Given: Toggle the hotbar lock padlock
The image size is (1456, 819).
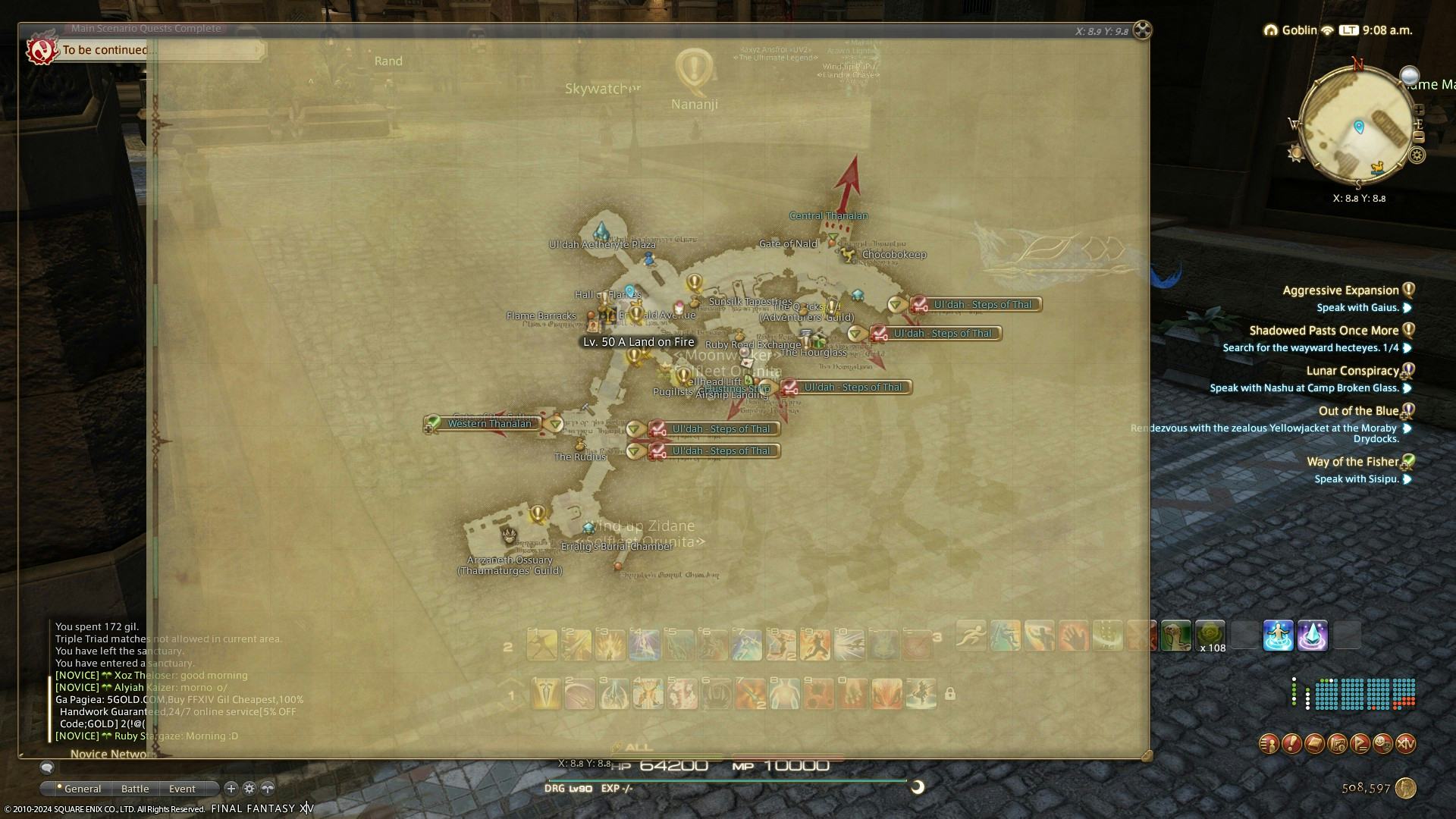Looking at the screenshot, I should click(x=950, y=694).
